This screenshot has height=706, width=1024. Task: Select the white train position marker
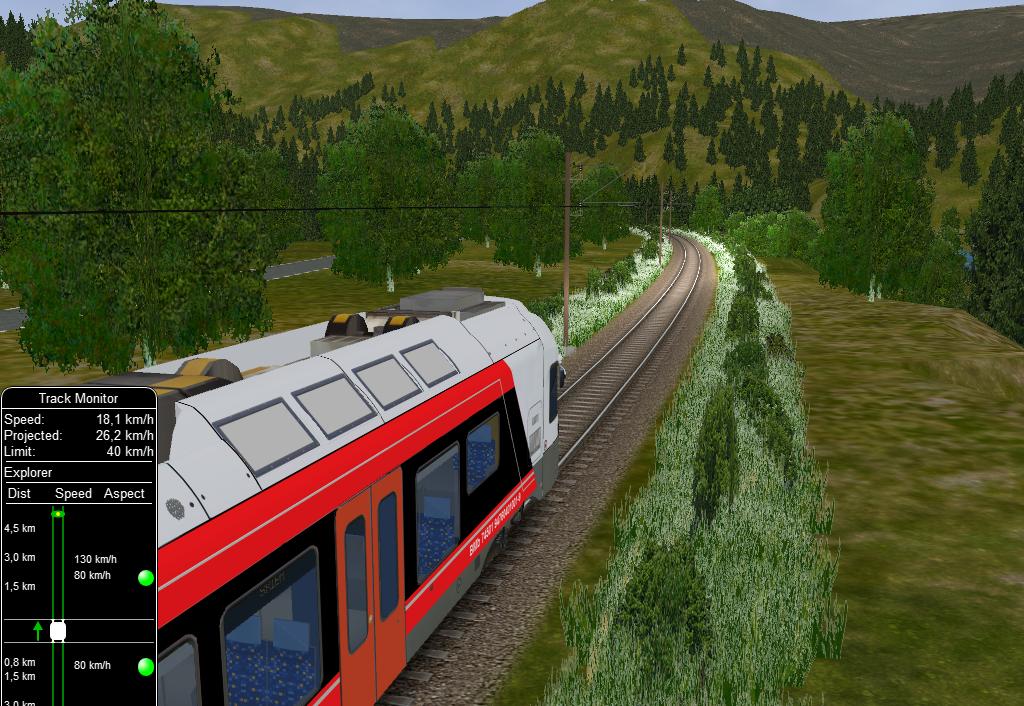tap(58, 631)
